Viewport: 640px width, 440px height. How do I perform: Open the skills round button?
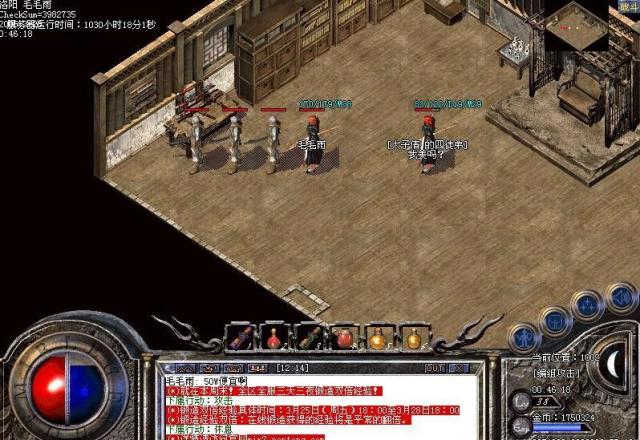point(588,305)
